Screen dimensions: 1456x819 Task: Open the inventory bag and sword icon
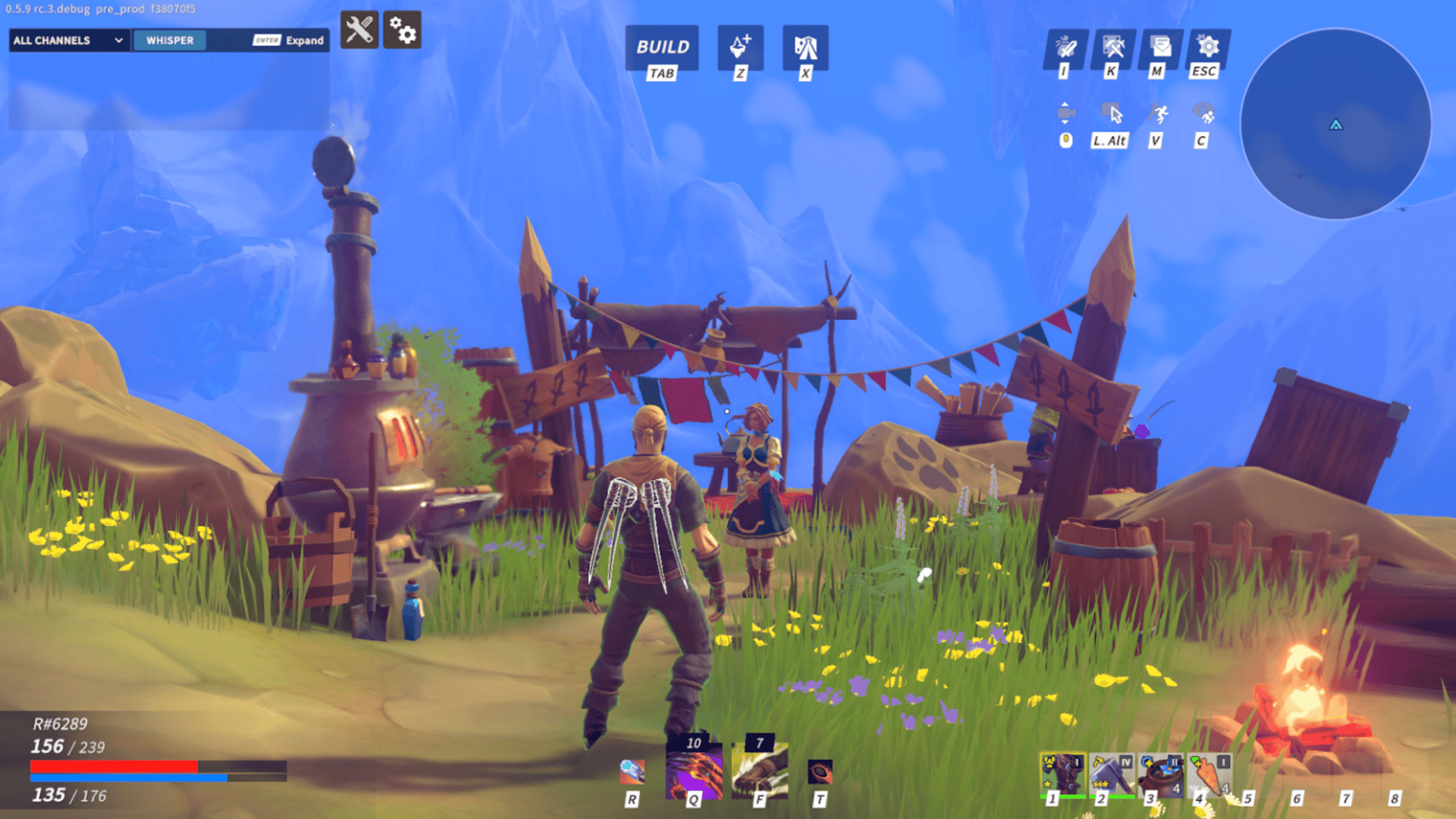coord(1065,47)
